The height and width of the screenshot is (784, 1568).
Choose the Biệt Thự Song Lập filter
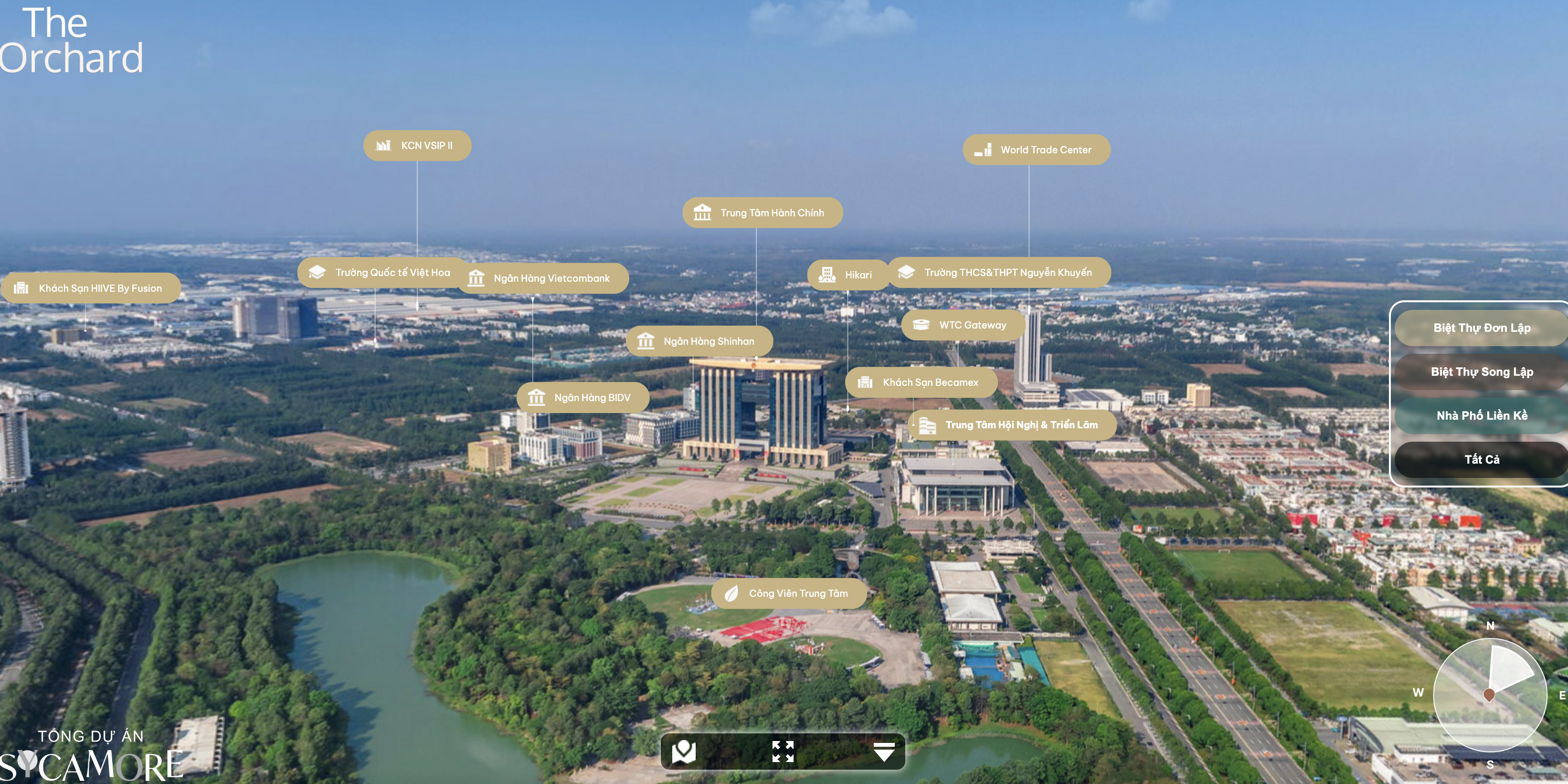pyautogui.click(x=1481, y=372)
